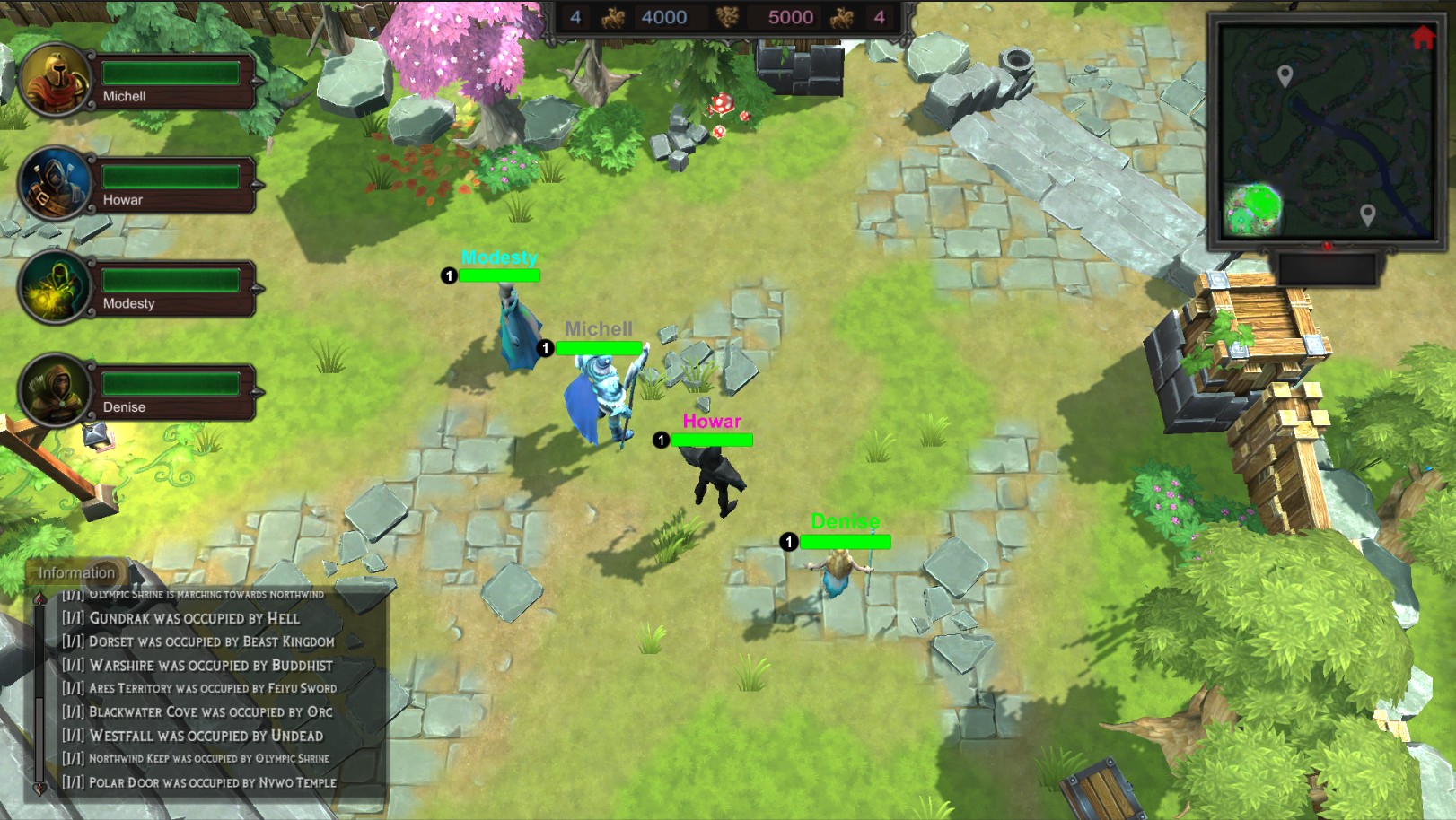Click the cavalry icon beside the 4000 resource
Viewport: 1456px width, 820px height.
tap(613, 17)
